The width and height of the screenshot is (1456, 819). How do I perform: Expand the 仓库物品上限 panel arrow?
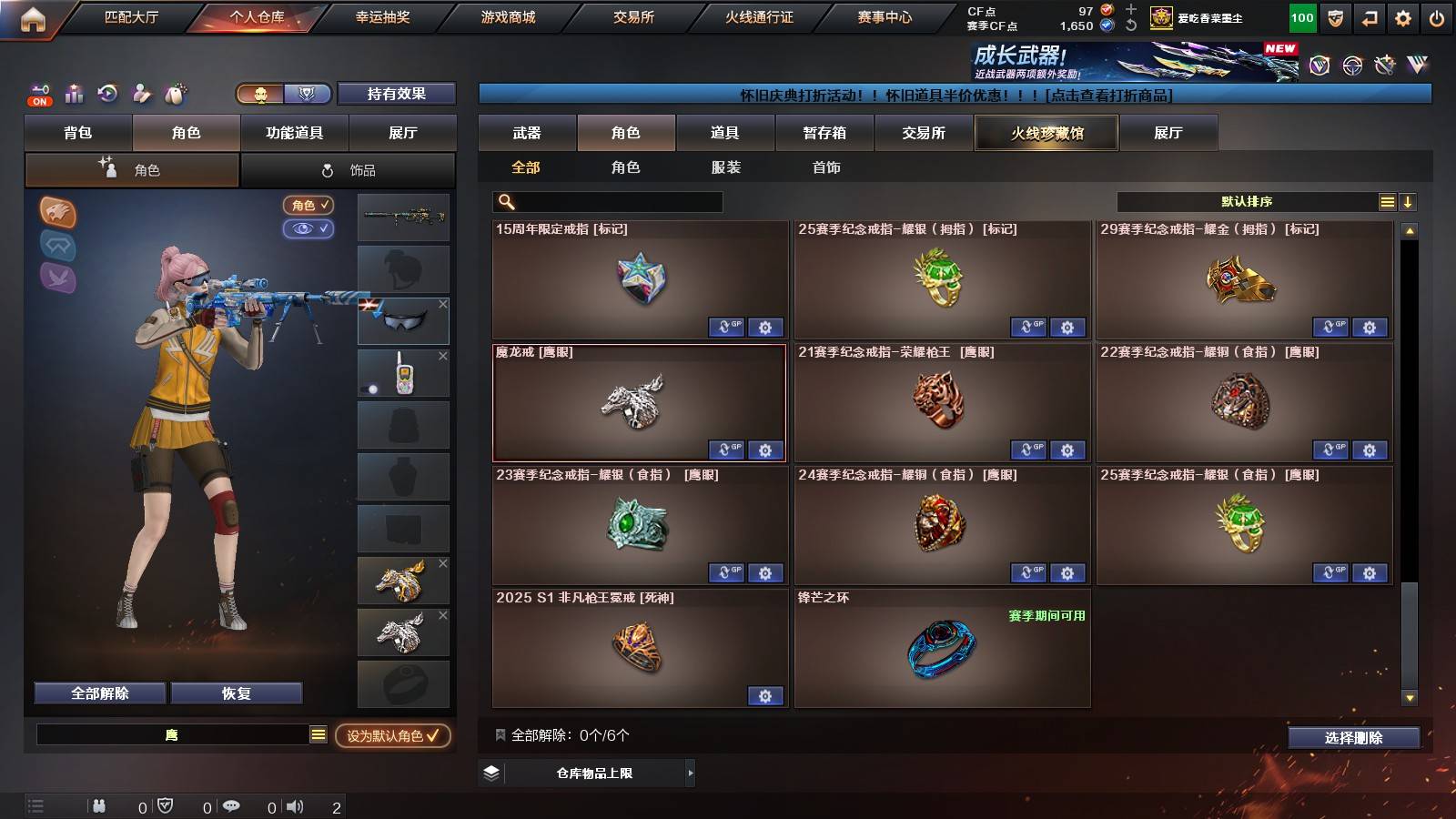[689, 773]
